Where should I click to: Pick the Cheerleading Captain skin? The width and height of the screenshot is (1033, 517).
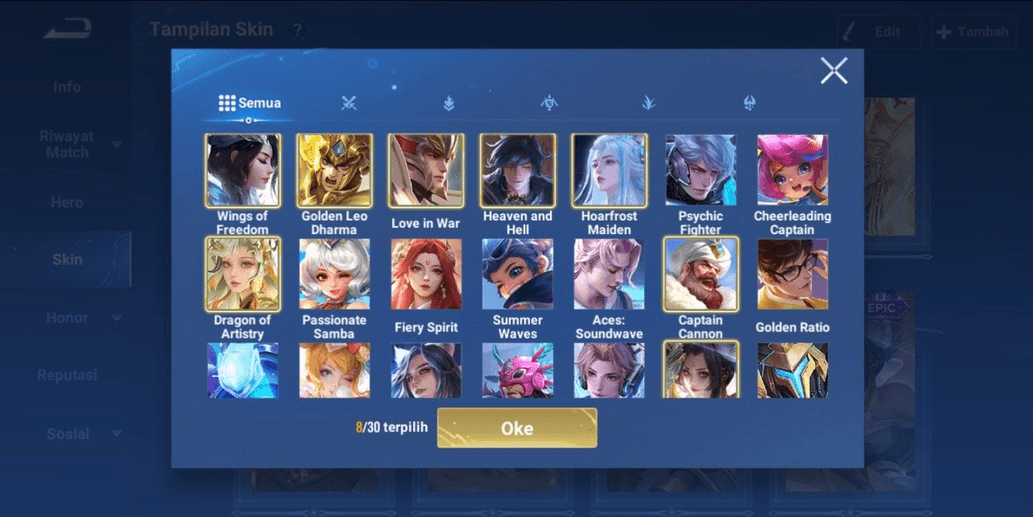[x=792, y=171]
